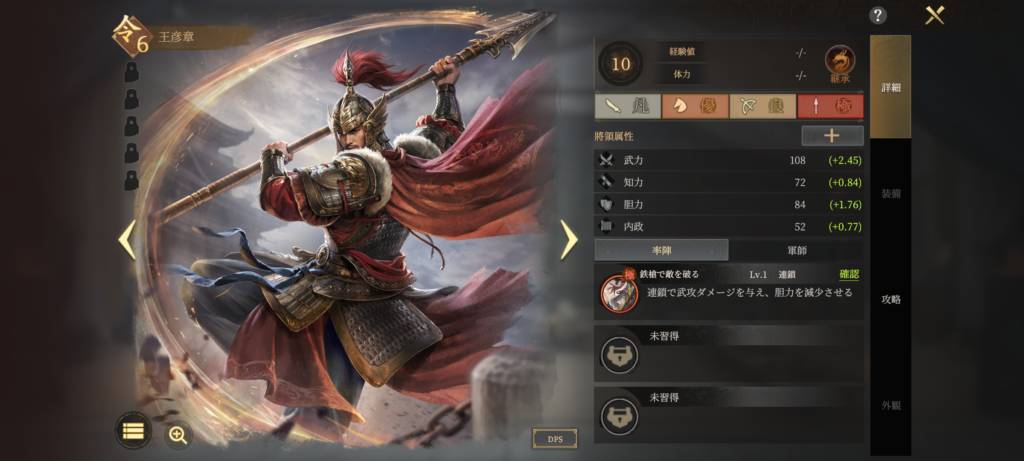Switch to the 軍師 skill tab

click(796, 250)
